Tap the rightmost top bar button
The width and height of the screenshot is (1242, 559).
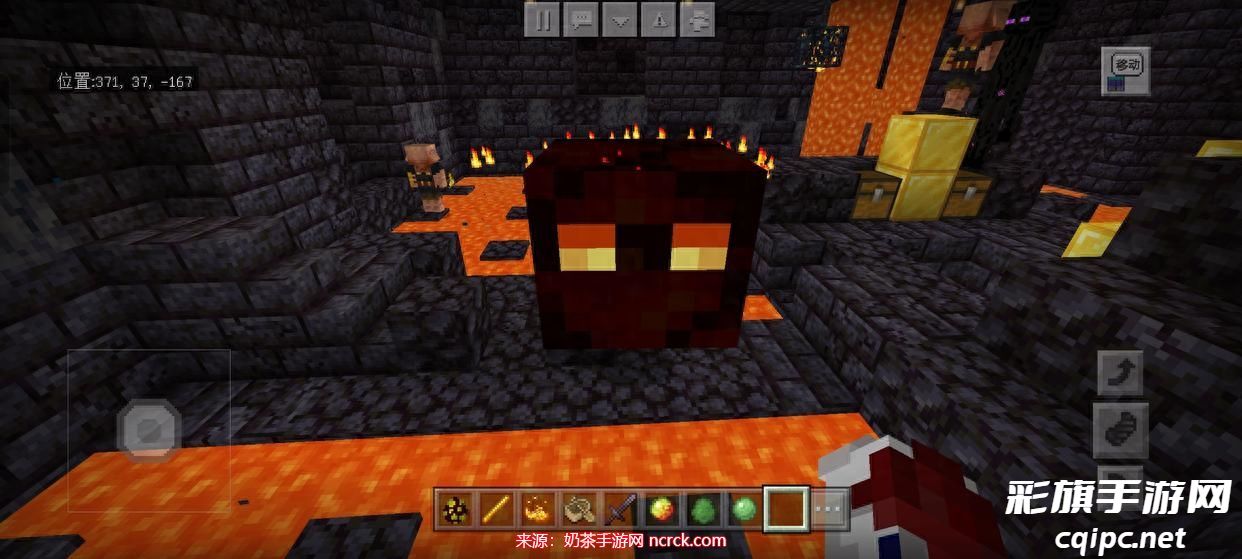(698, 20)
